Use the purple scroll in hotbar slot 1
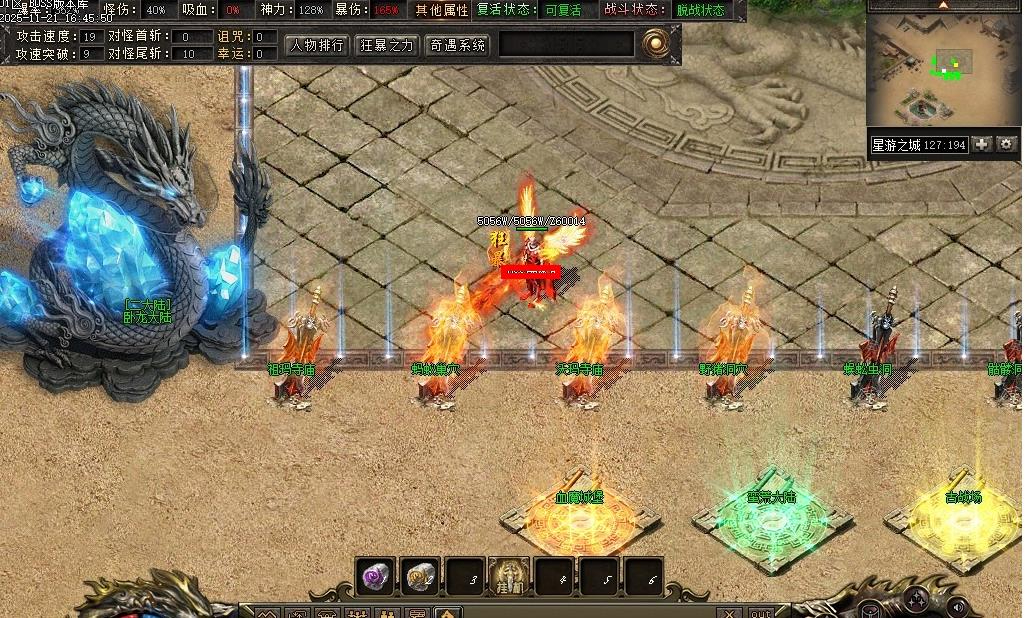The width and height of the screenshot is (1029, 618). (376, 576)
